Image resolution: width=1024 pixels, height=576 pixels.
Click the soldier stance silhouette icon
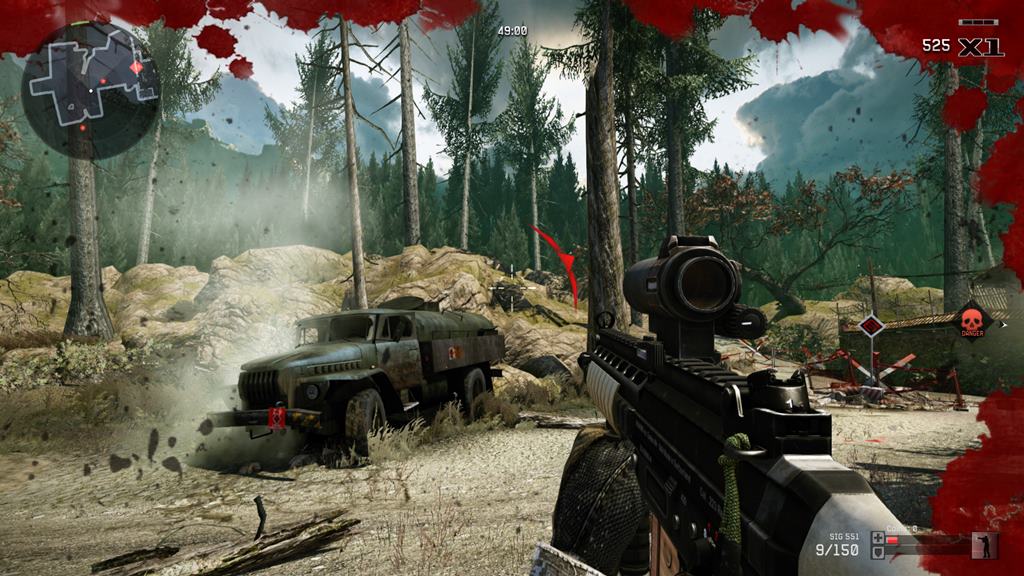pos(984,544)
